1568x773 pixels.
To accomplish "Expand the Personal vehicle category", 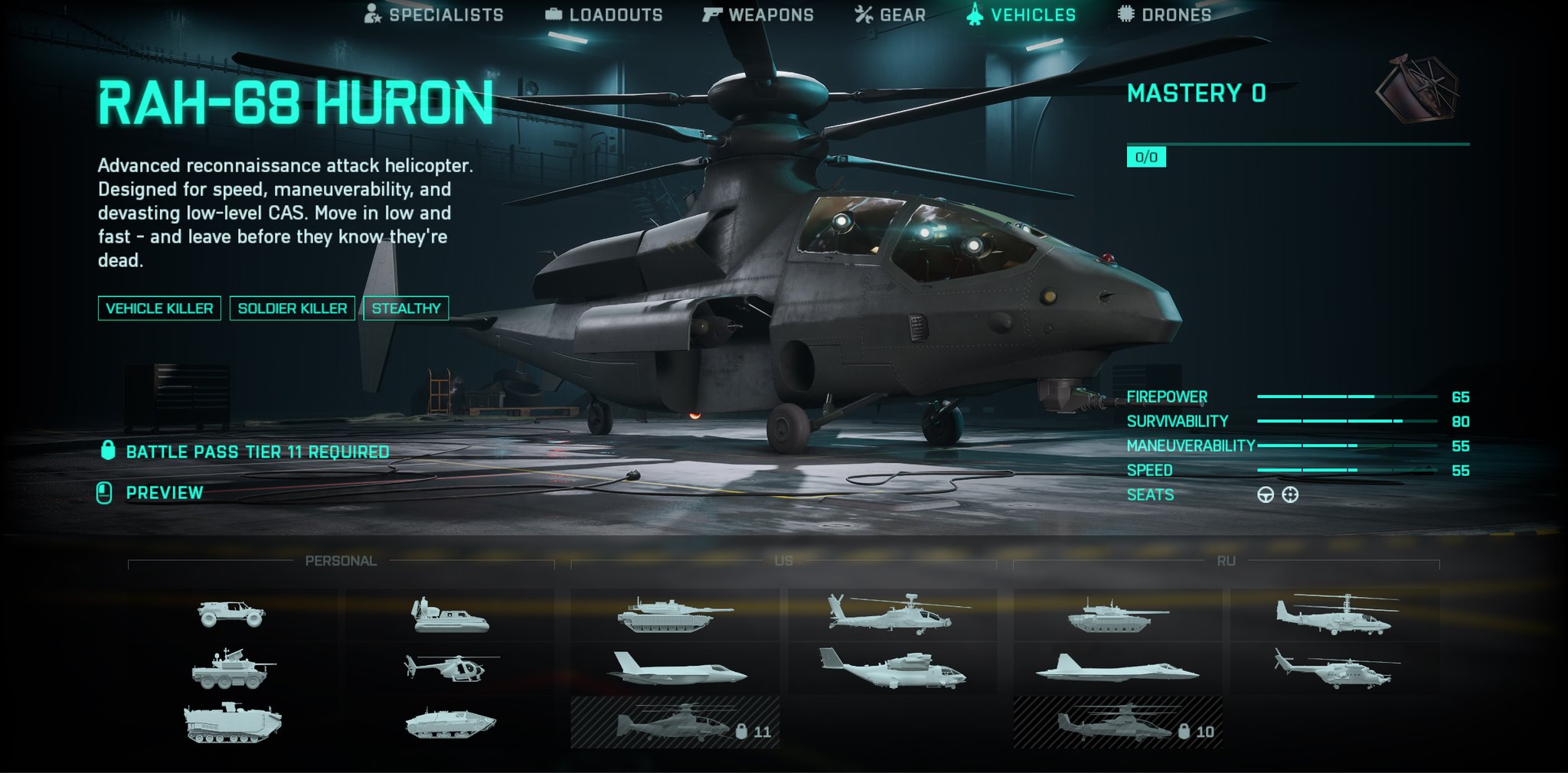I will [342, 559].
